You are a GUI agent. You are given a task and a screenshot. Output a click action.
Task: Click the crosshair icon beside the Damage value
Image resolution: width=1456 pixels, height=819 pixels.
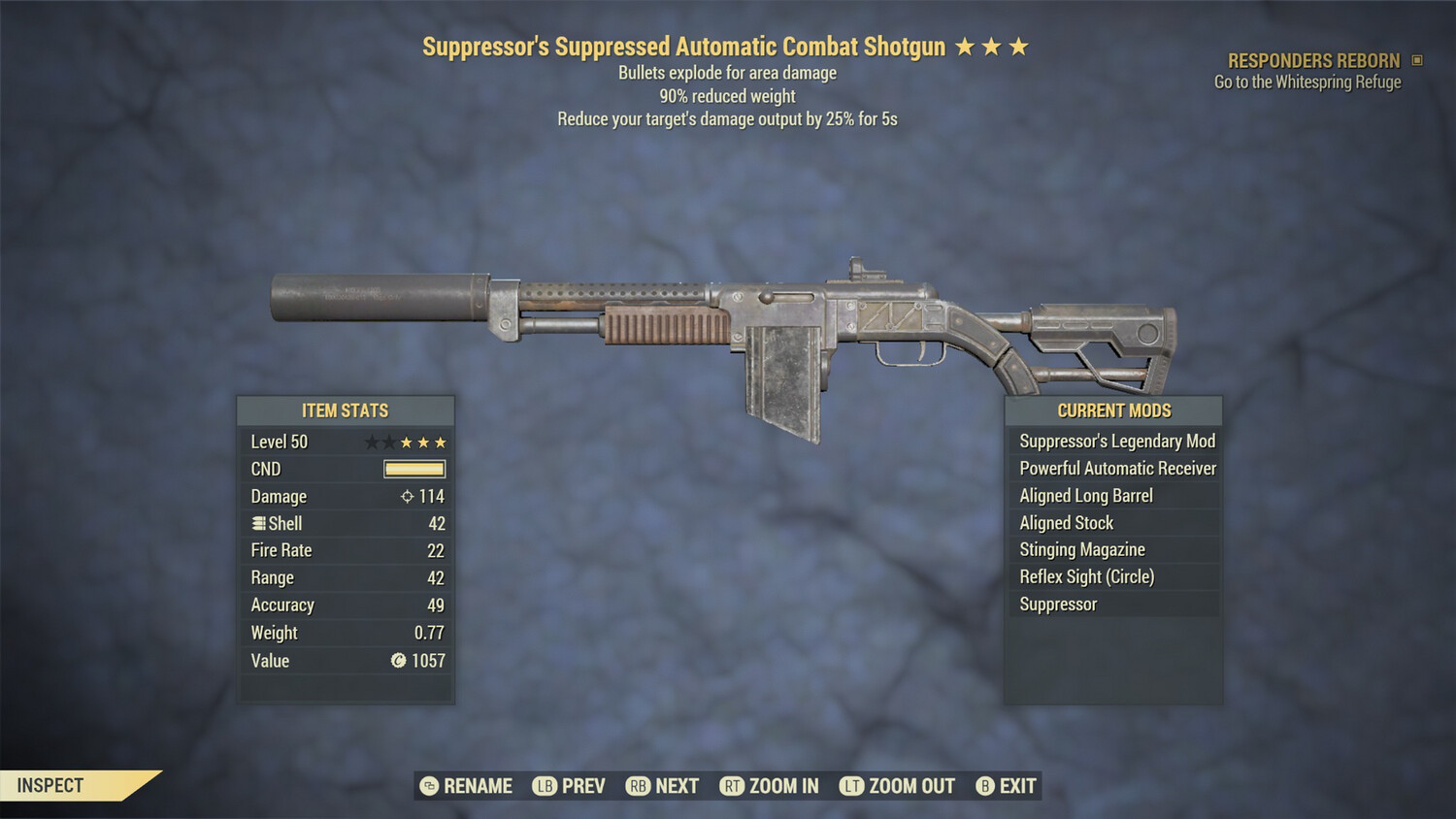406,496
